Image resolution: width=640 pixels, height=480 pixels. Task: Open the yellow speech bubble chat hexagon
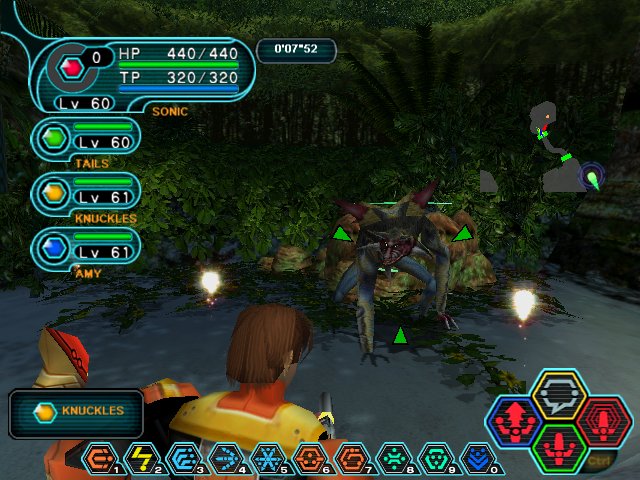coord(558,396)
